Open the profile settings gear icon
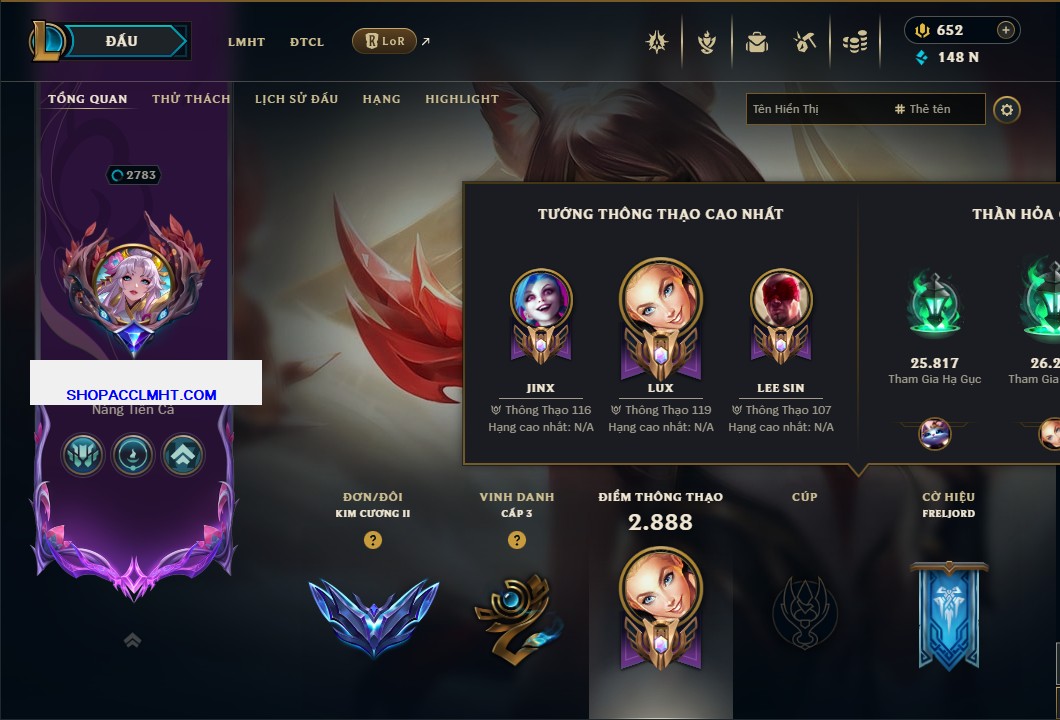Viewport: 1060px width, 720px height. 1007,109
